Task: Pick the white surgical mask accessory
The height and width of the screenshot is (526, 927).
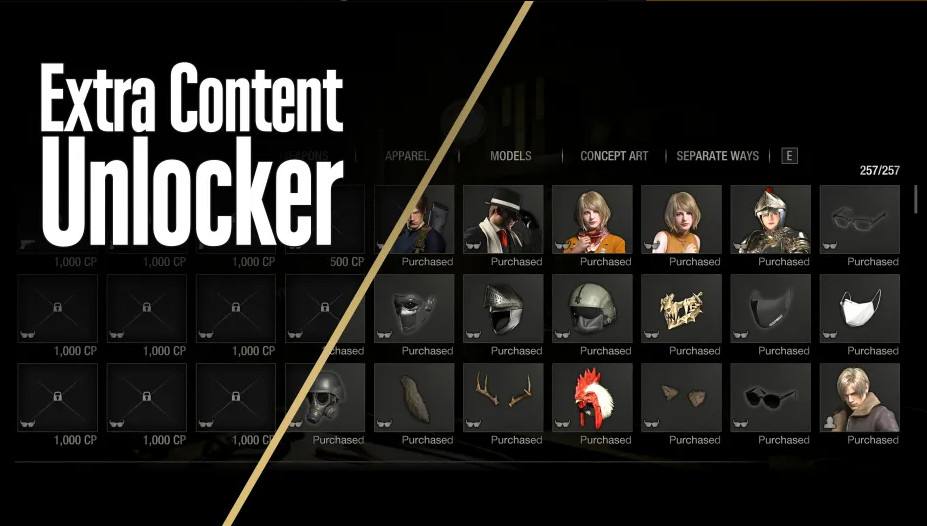Action: [859, 308]
